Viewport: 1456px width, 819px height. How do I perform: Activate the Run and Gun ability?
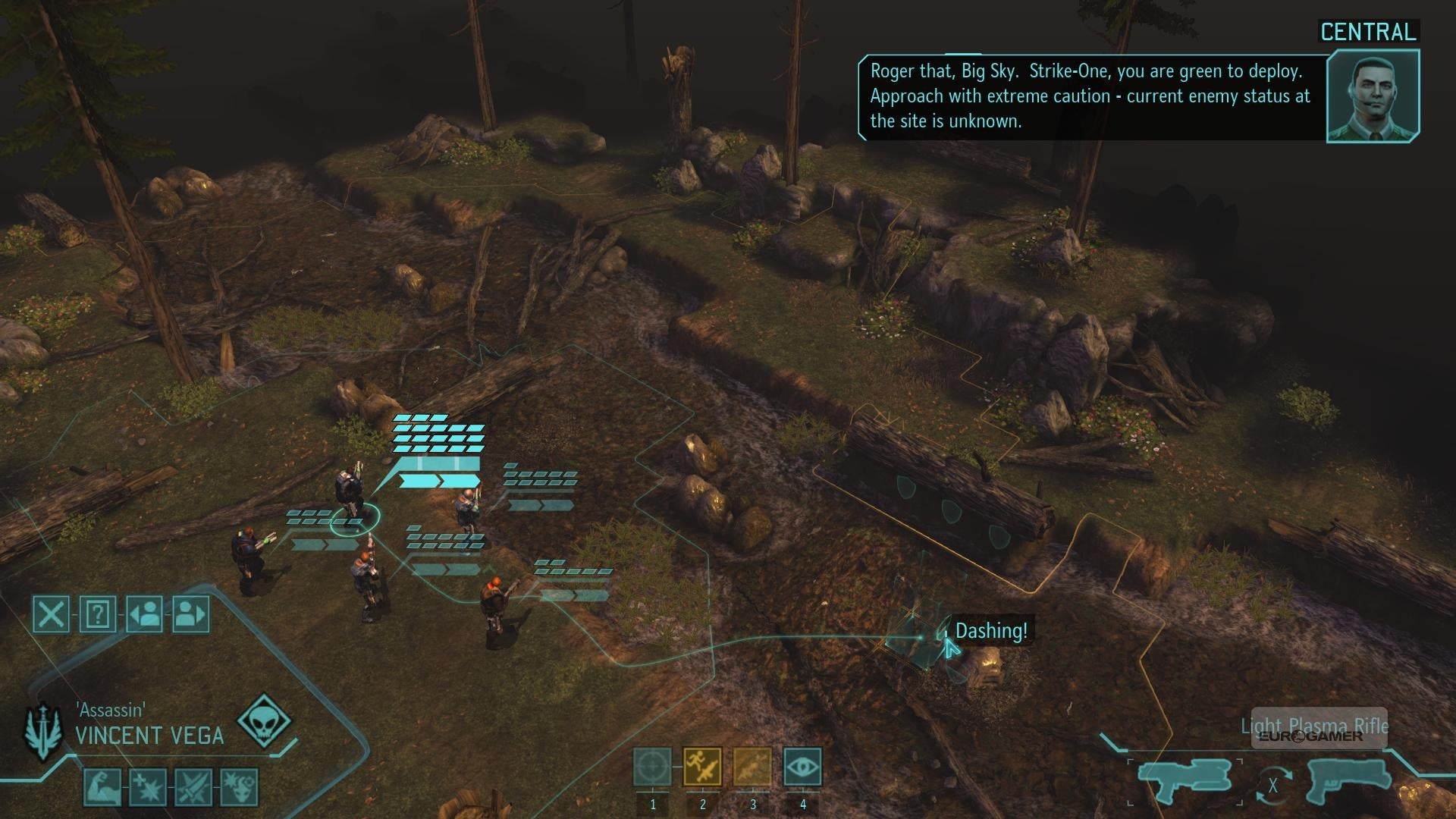pos(702,767)
